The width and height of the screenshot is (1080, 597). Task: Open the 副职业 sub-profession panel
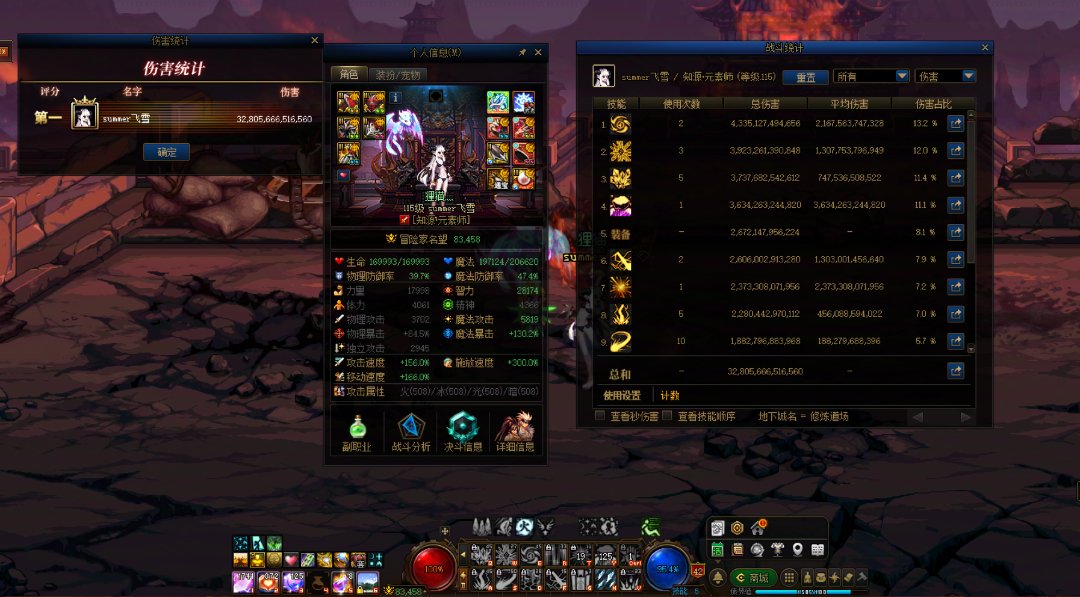357,433
